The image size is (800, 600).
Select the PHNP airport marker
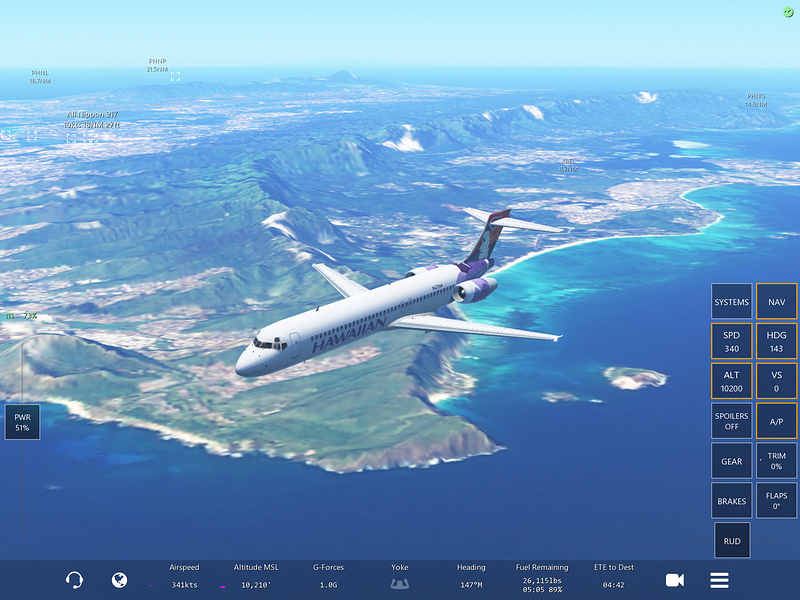175,76
